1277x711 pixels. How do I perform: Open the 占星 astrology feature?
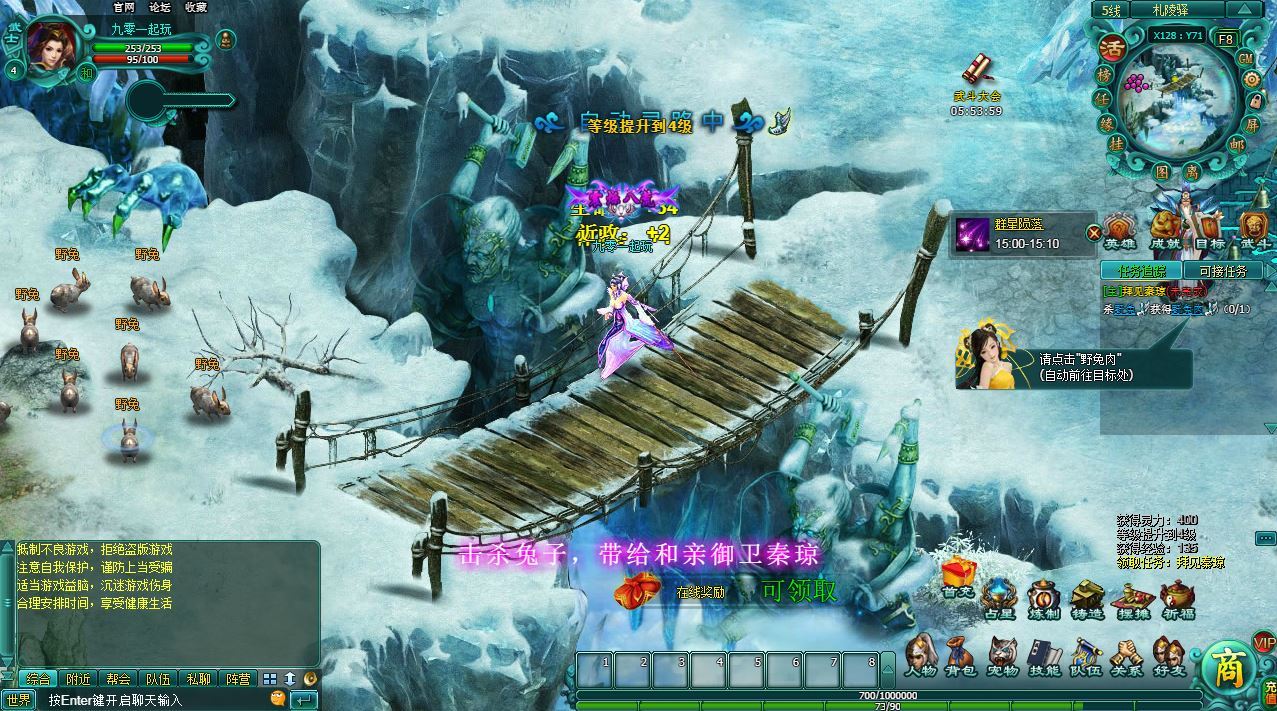pos(998,598)
